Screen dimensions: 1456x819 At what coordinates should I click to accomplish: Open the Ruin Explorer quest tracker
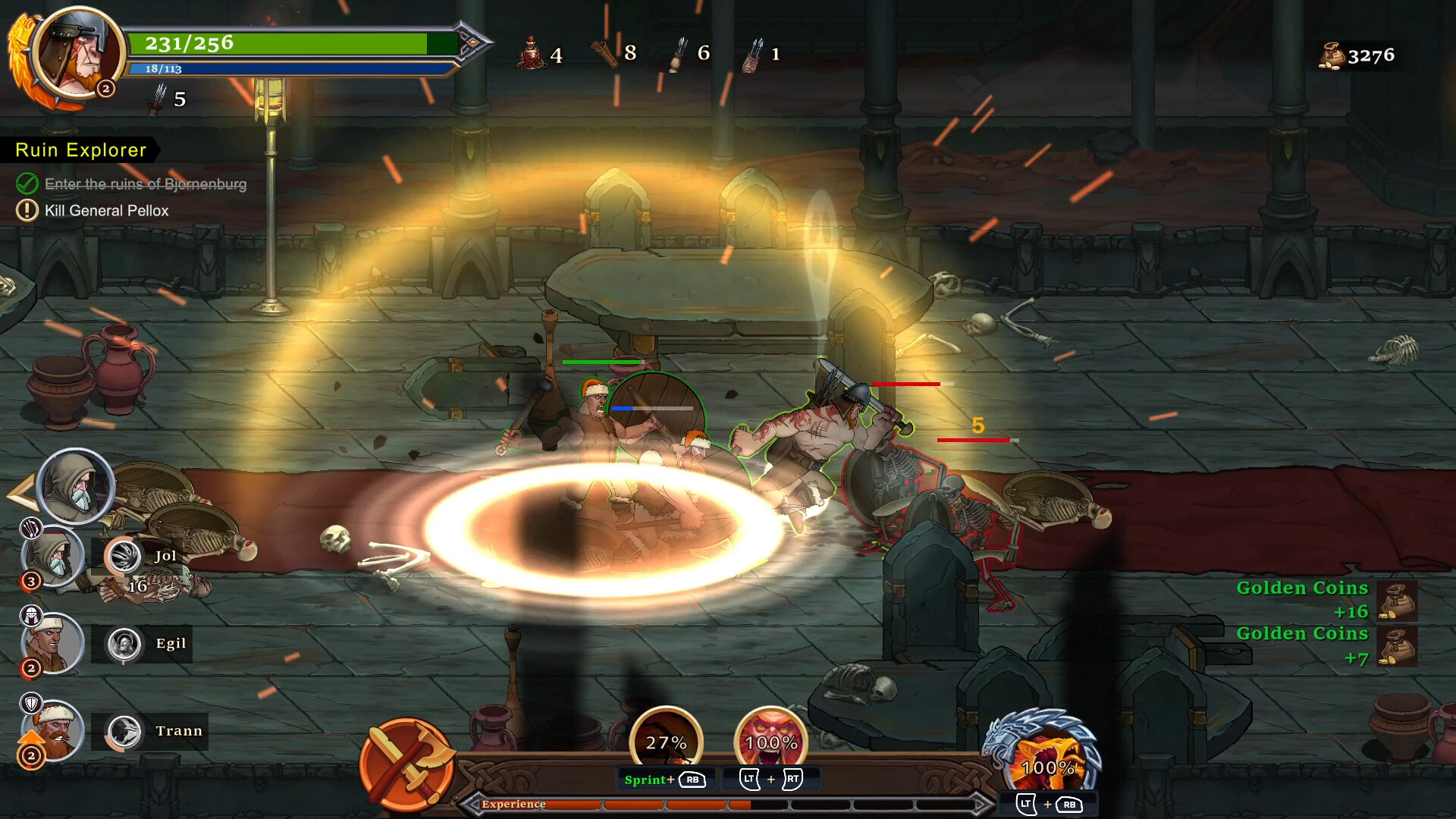click(80, 150)
